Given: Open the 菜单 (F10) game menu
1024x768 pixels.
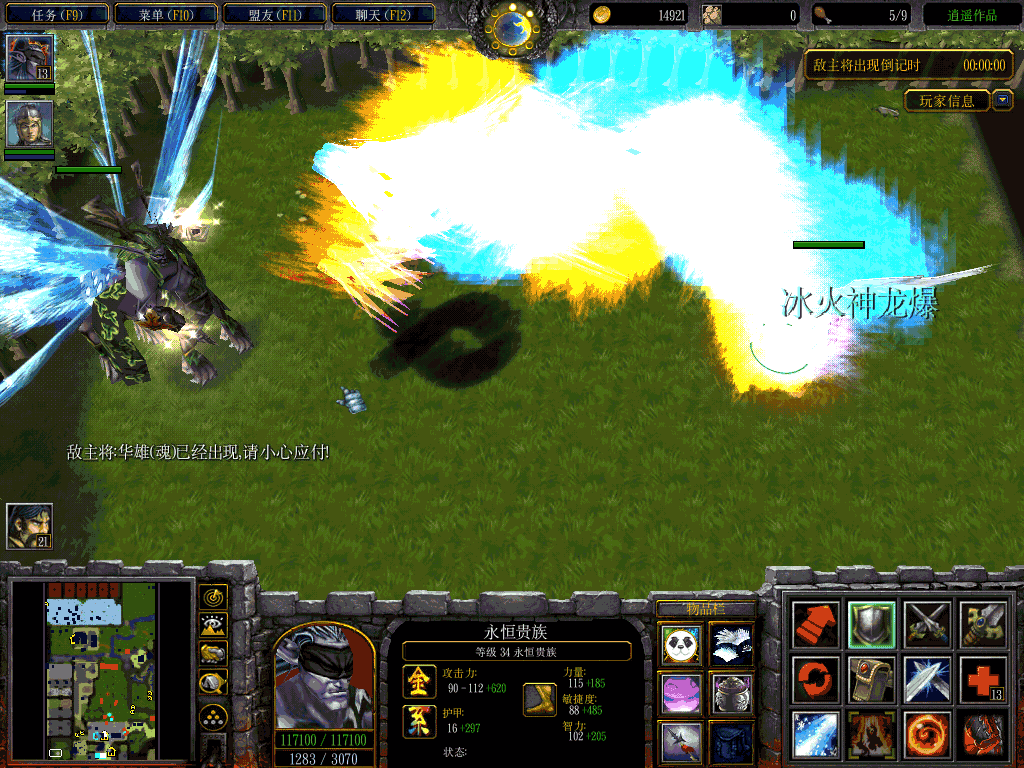Looking at the screenshot, I should tap(164, 15).
